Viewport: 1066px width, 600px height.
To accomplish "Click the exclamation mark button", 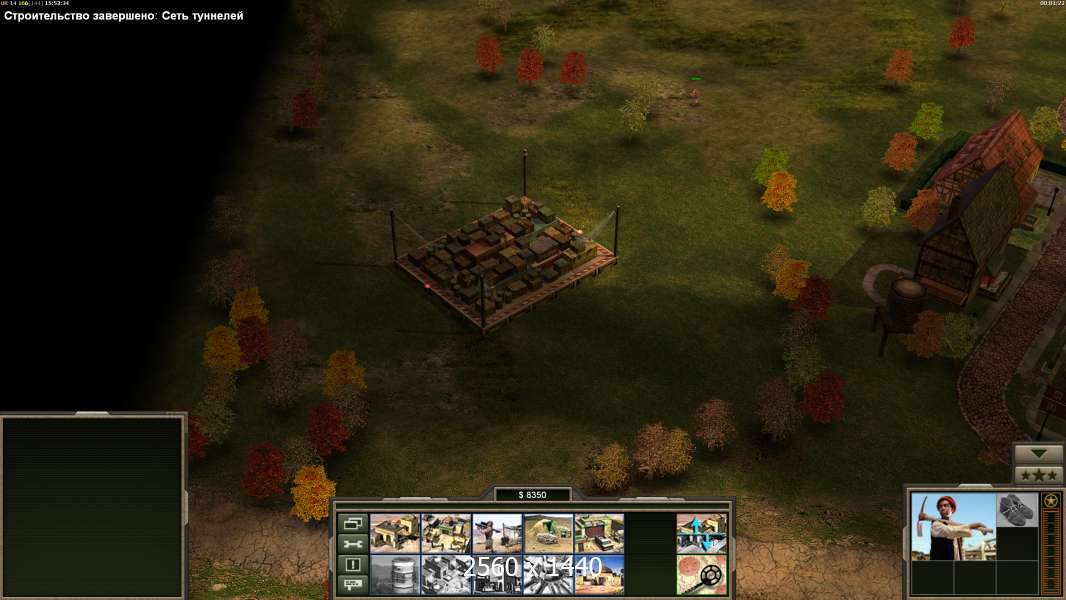I will point(352,564).
